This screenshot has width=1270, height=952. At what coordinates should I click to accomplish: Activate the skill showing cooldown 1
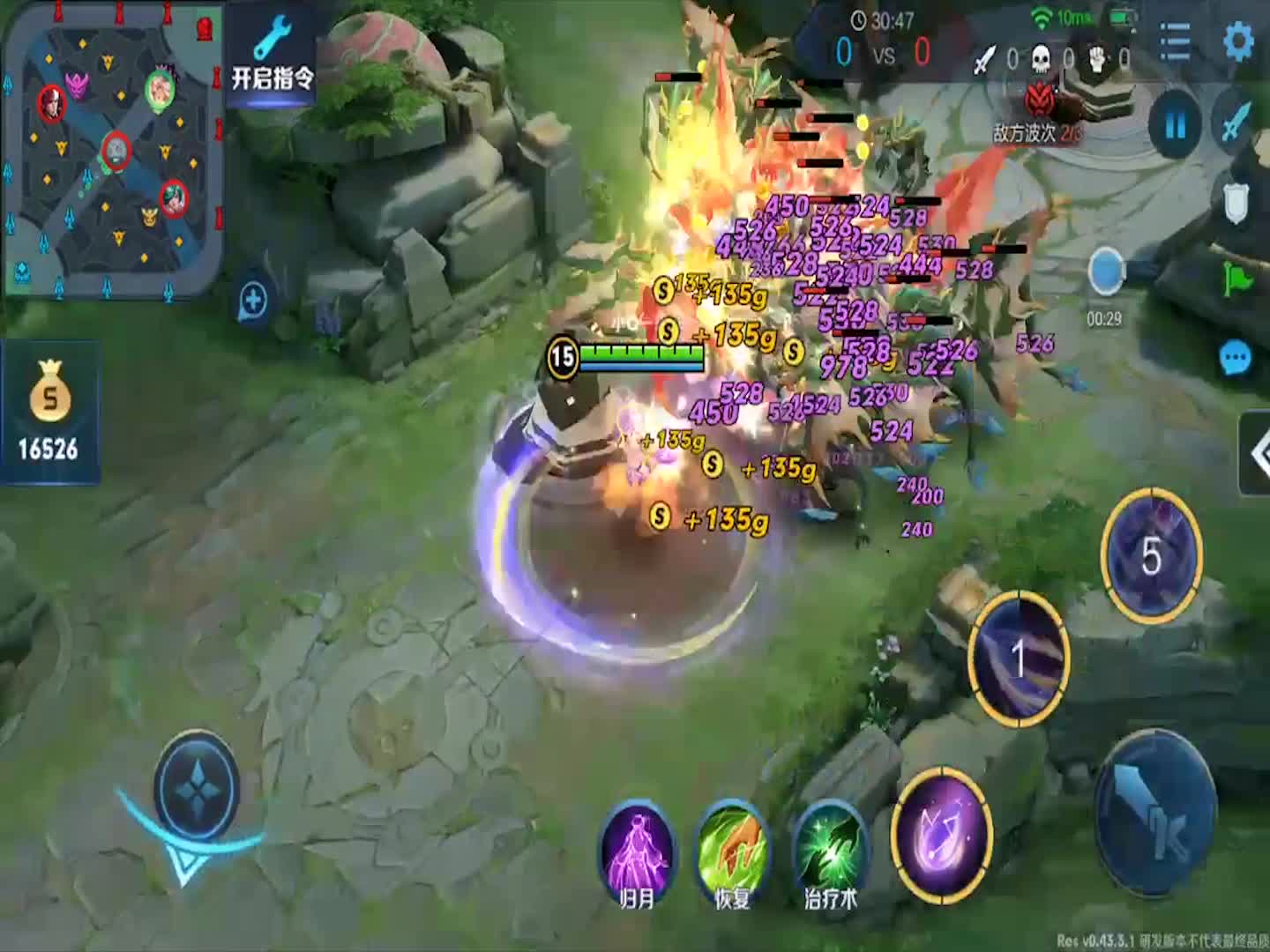1020,657
